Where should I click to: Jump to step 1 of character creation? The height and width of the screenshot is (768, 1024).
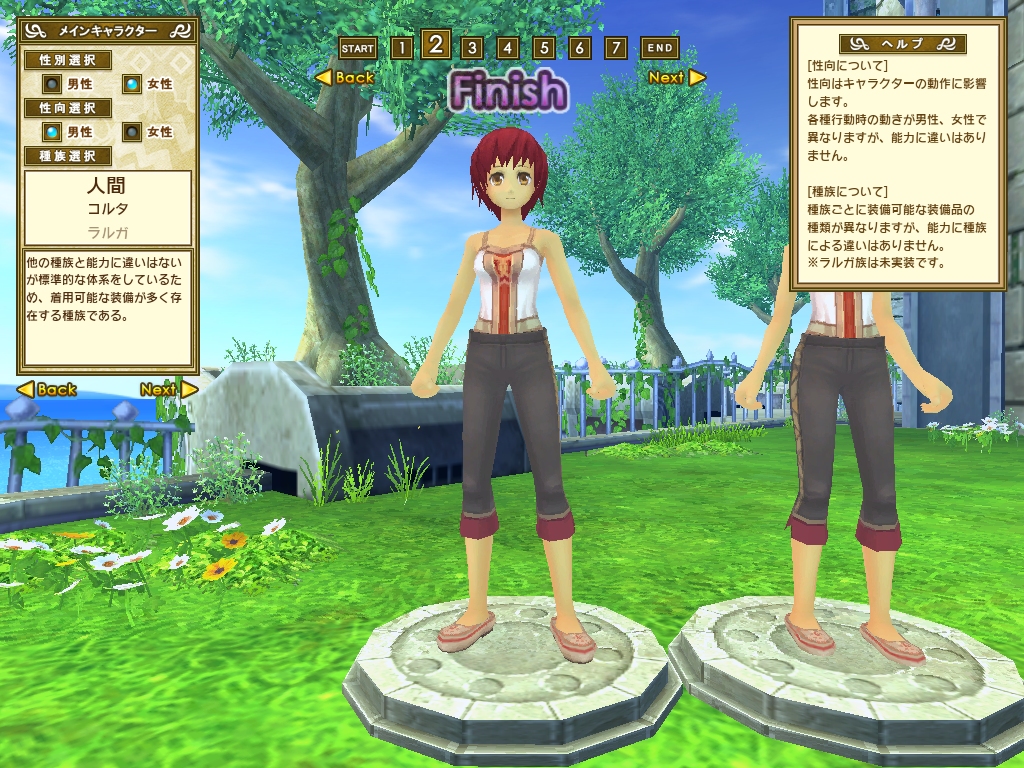(x=400, y=48)
